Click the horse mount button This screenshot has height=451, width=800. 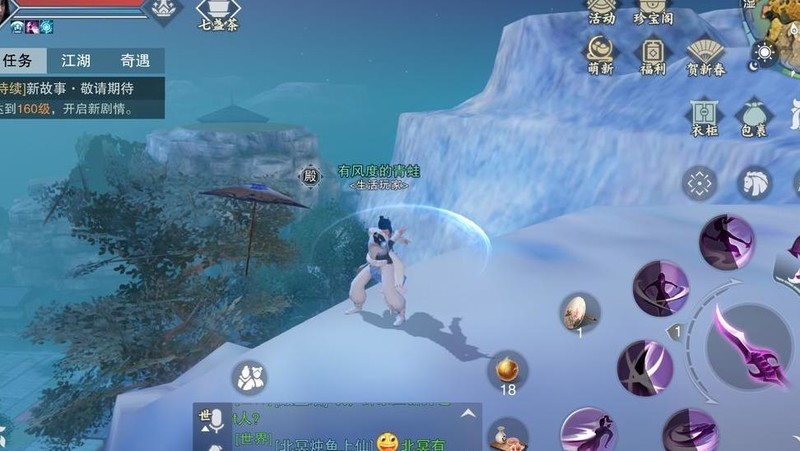755,183
